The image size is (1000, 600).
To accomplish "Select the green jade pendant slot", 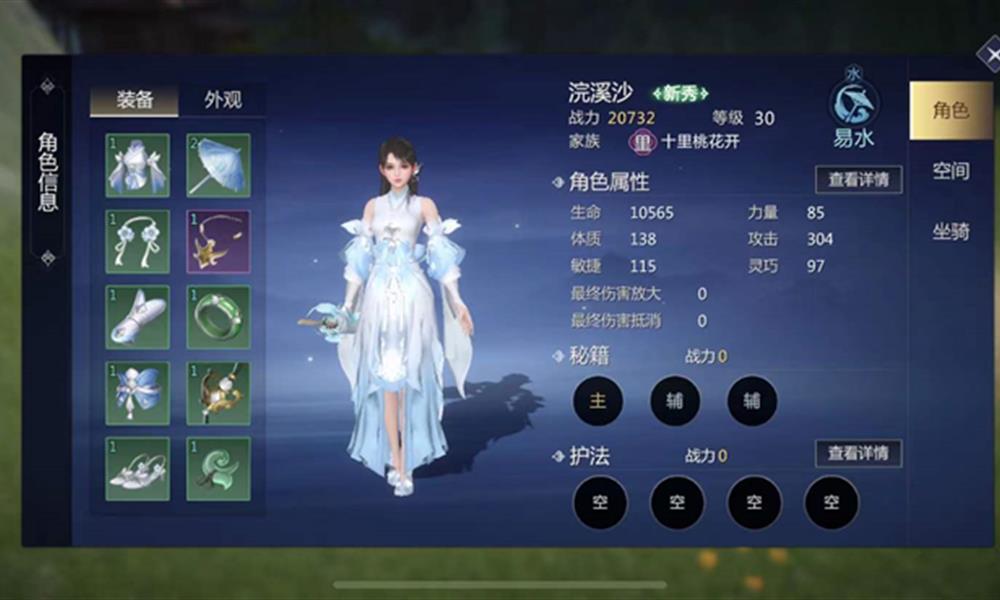I will 218,468.
